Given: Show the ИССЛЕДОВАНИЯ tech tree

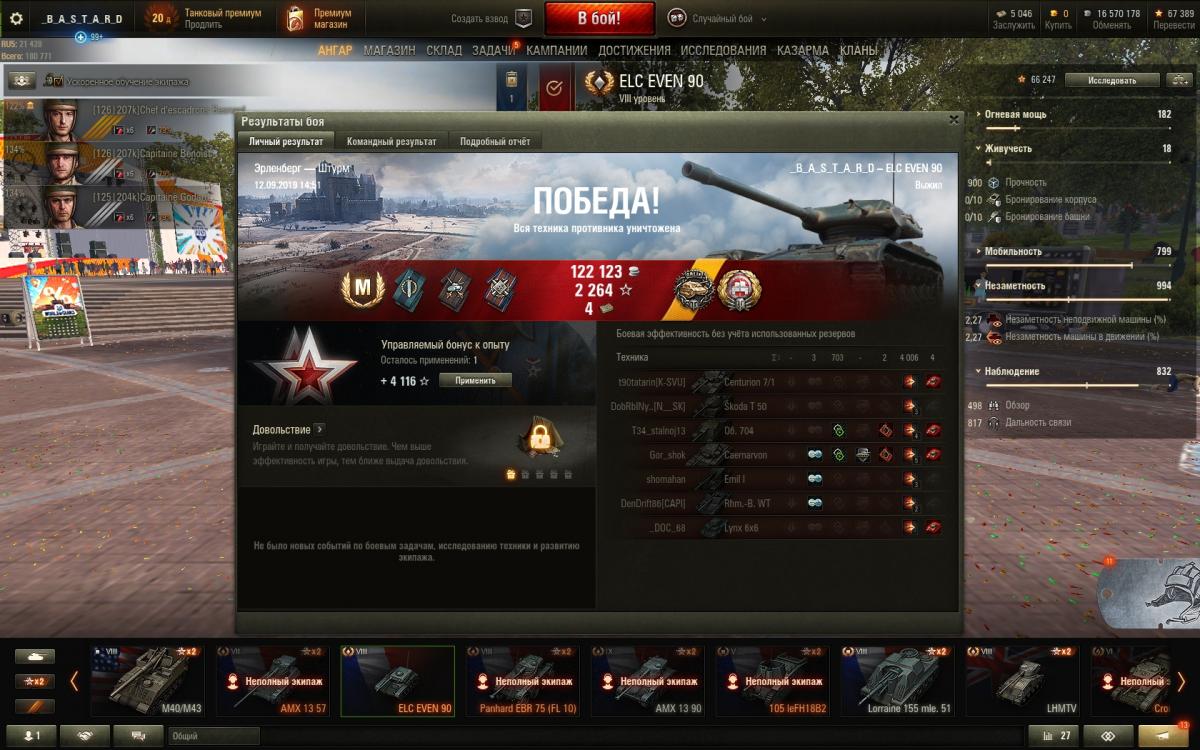Looking at the screenshot, I should (723, 50).
